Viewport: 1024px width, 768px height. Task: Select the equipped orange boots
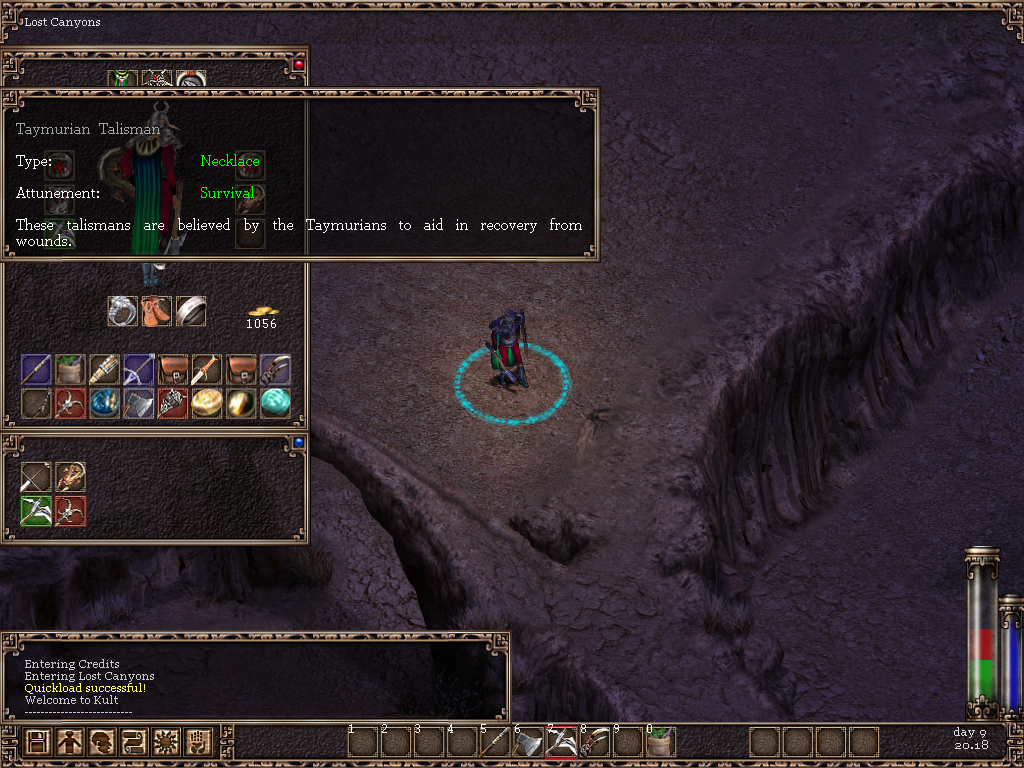pyautogui.click(x=156, y=311)
